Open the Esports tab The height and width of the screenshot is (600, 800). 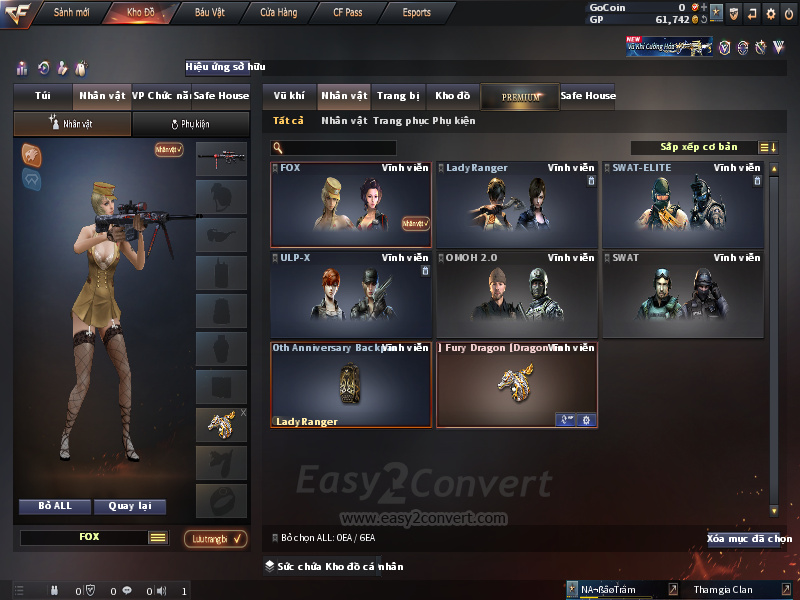coord(416,12)
